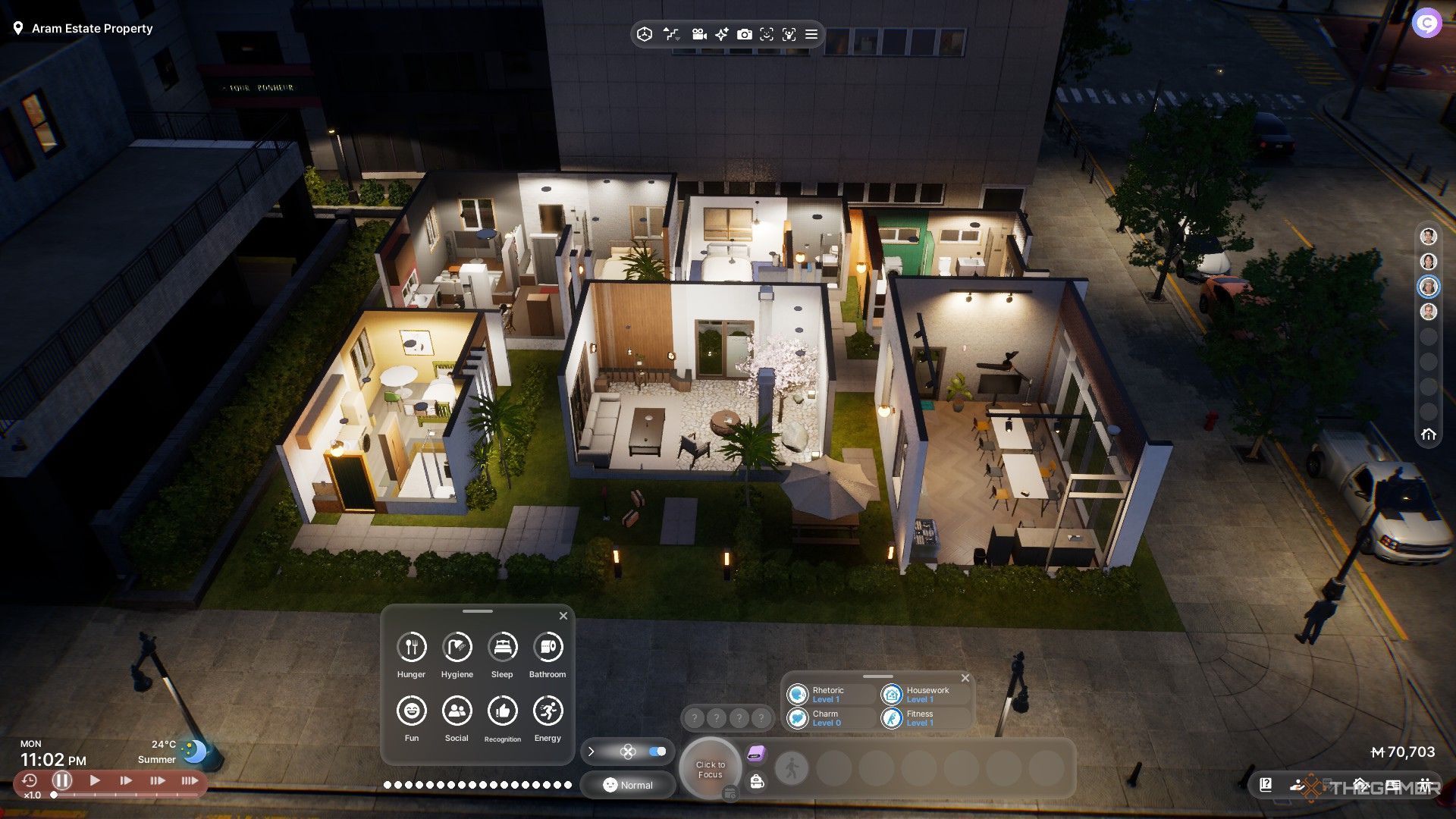1456x819 pixels.
Task: Set time to normal play speed
Action: (95, 780)
